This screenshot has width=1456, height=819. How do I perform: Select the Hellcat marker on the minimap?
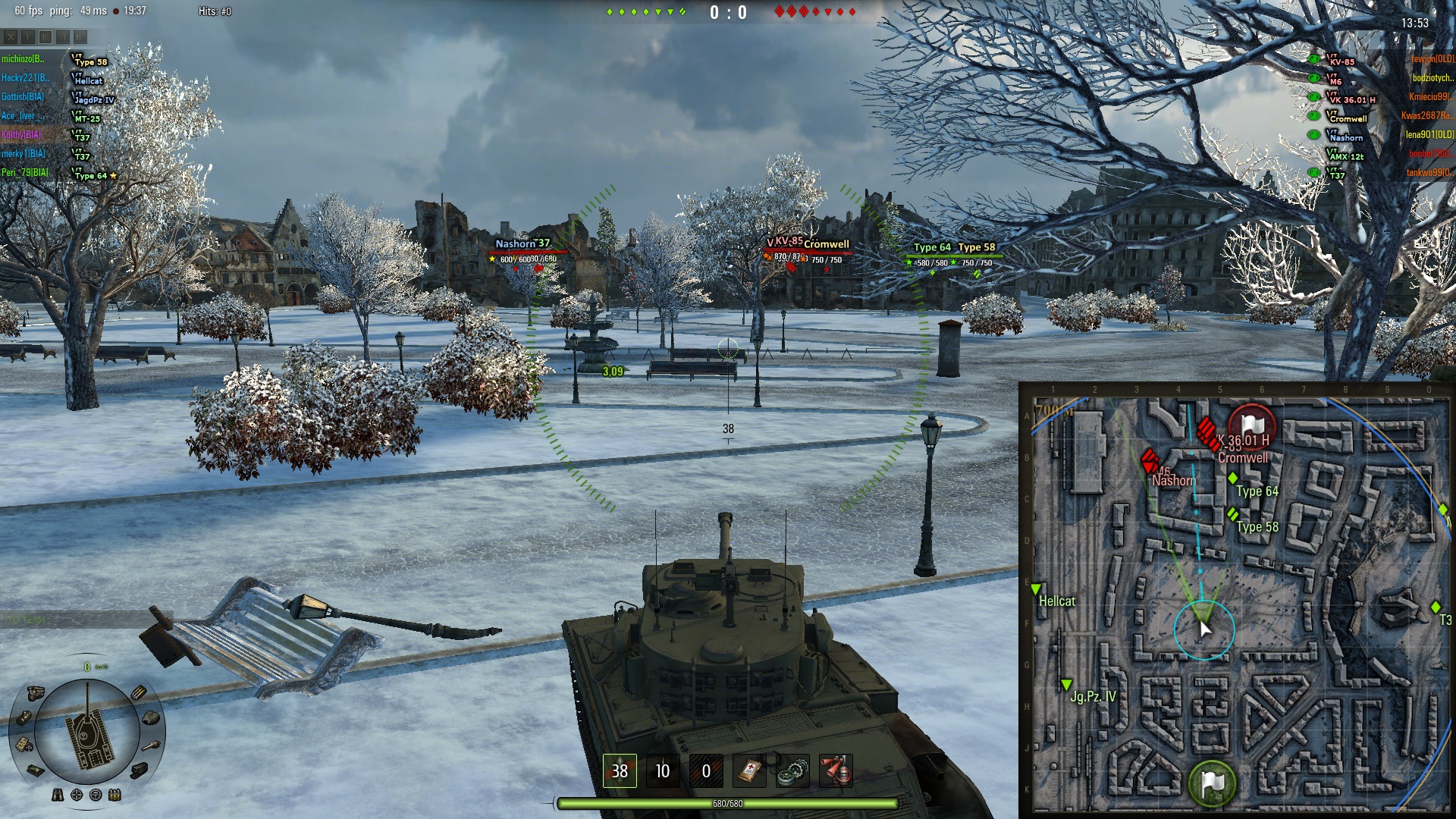point(1036,589)
